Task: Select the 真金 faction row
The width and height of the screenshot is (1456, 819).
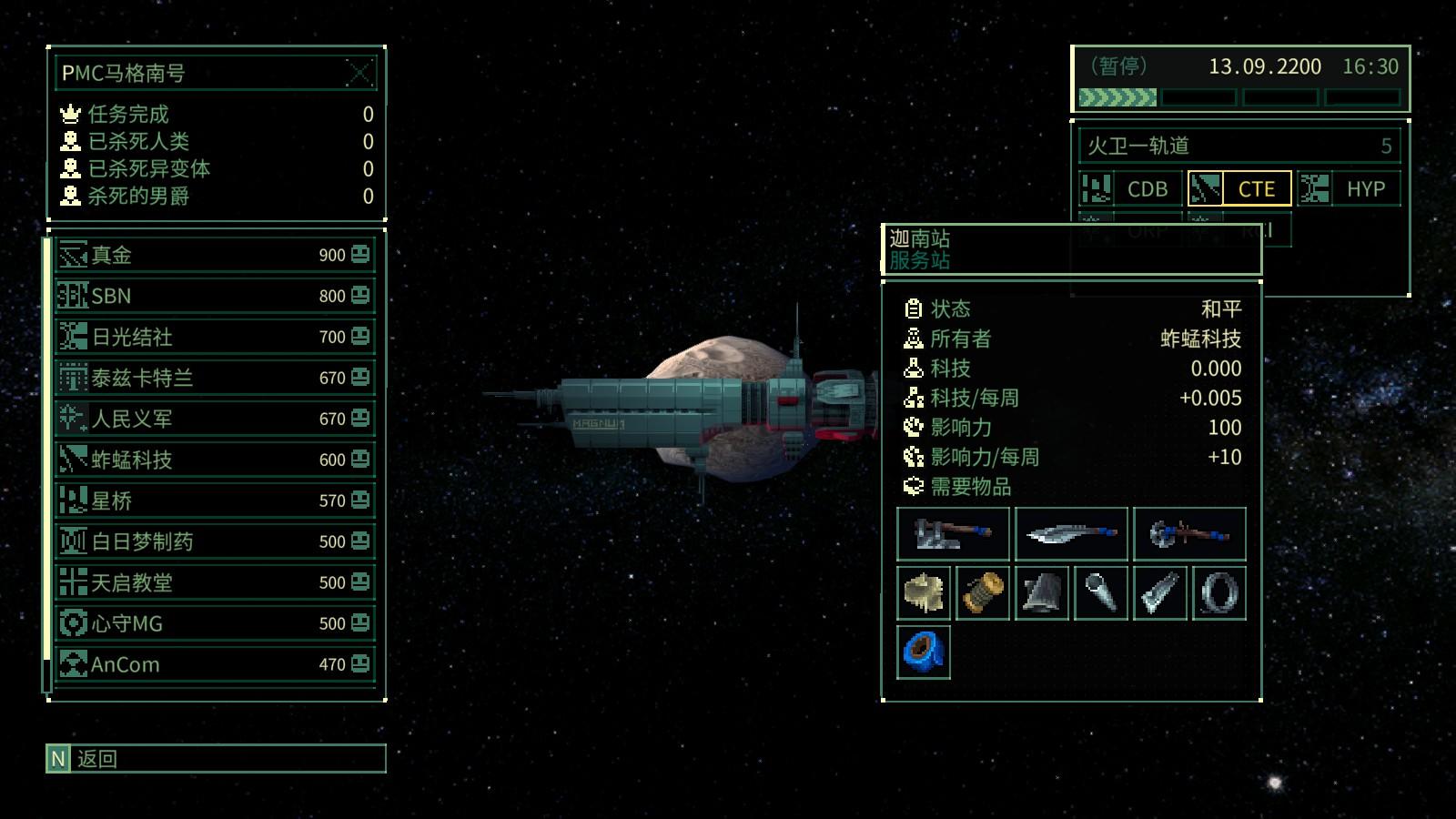Action: click(215, 255)
